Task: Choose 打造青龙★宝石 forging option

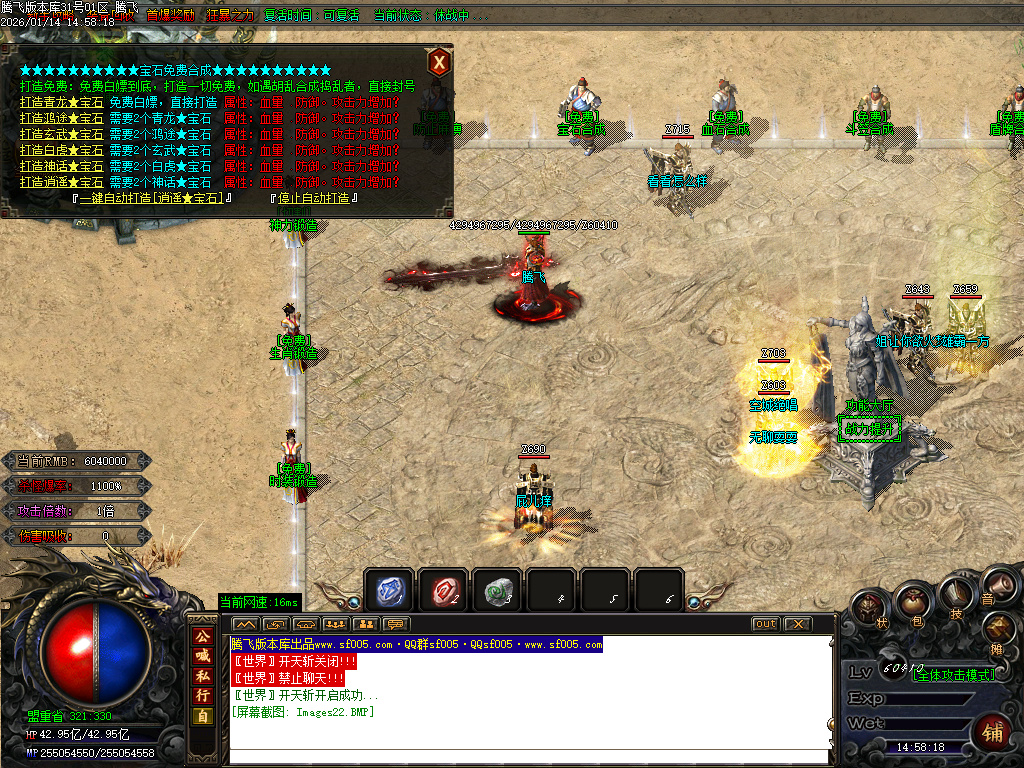Action: click(62, 102)
